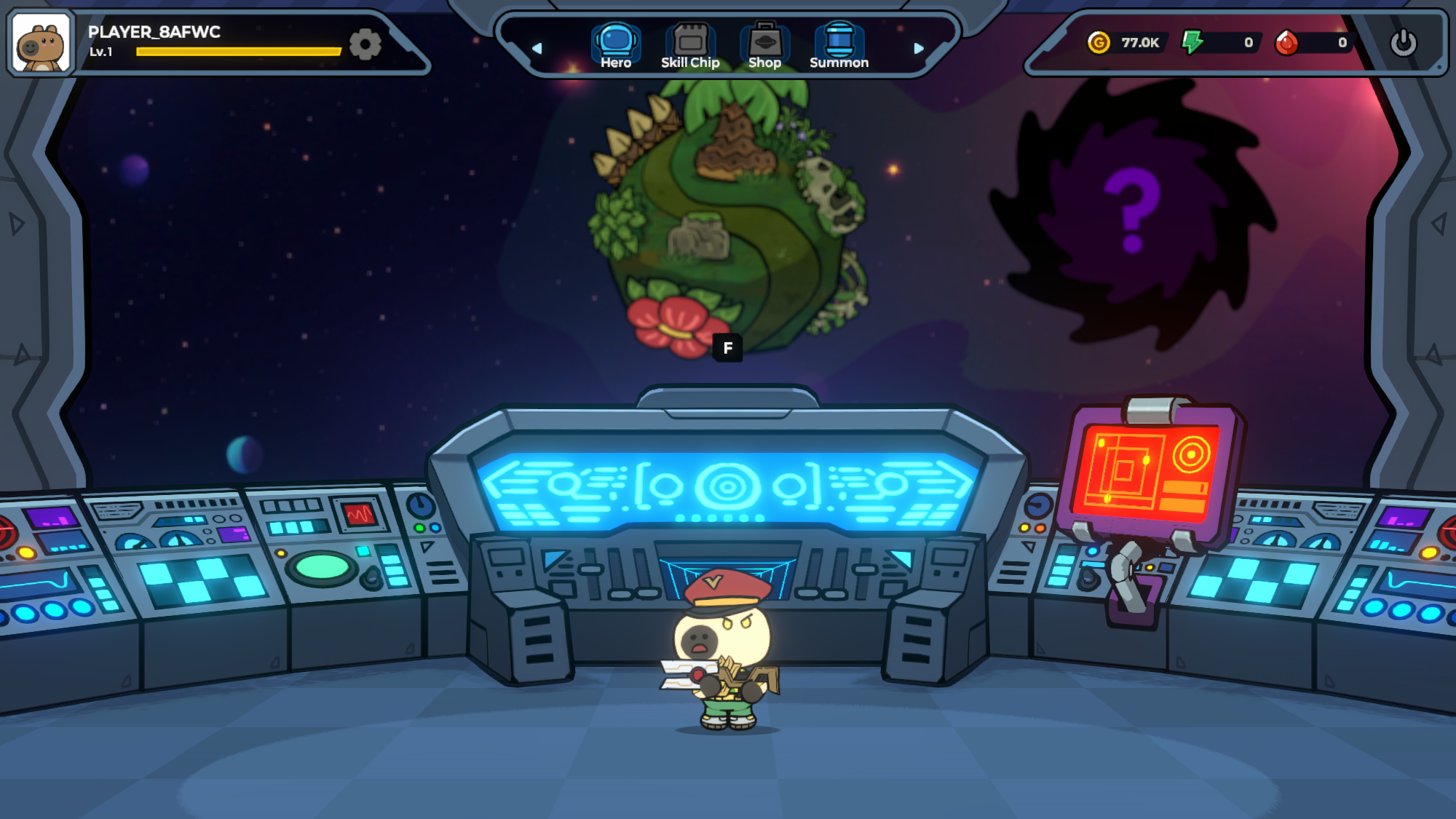Open the Summon menu
The width and height of the screenshot is (1456, 819).
click(x=839, y=45)
